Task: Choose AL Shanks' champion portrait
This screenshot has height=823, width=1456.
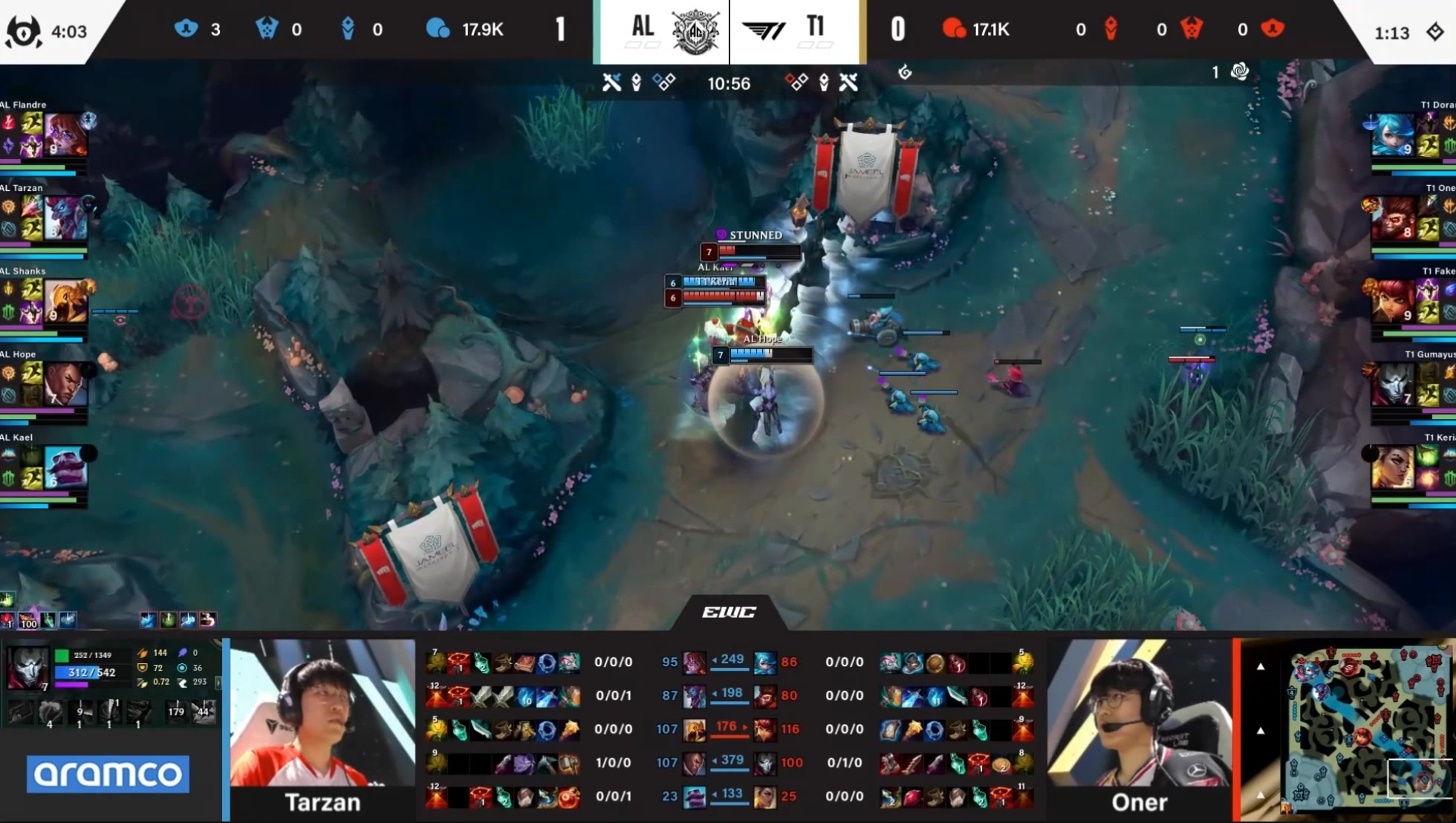Action: click(x=65, y=301)
